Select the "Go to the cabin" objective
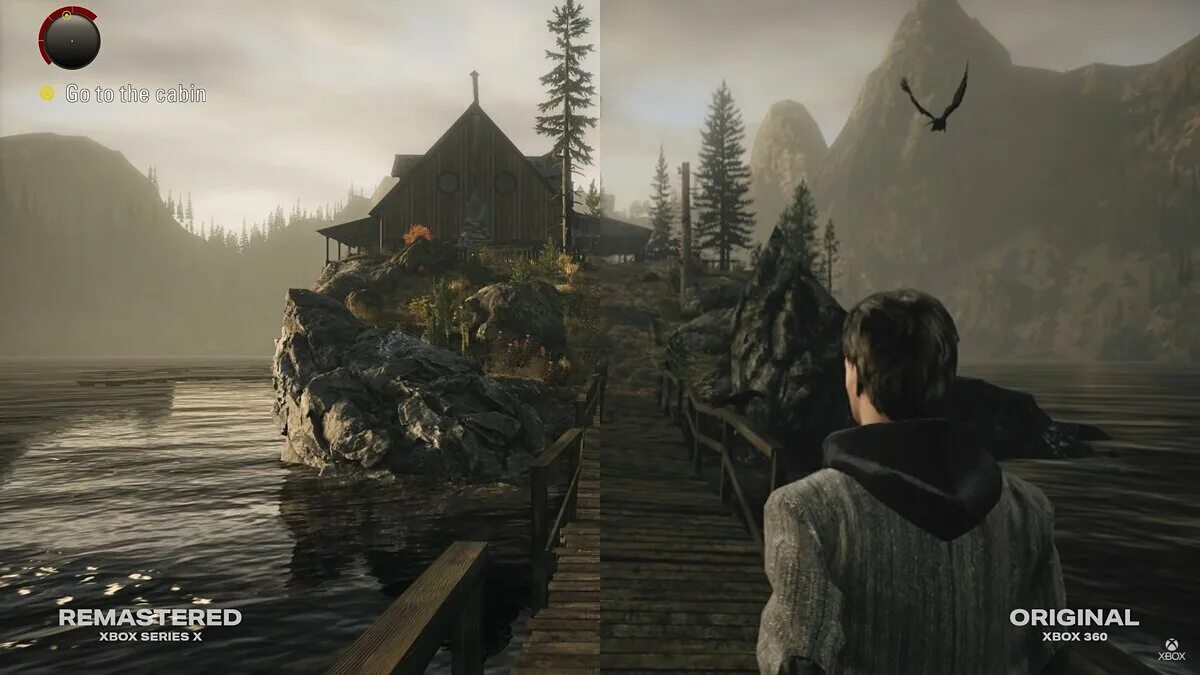 (x=135, y=94)
